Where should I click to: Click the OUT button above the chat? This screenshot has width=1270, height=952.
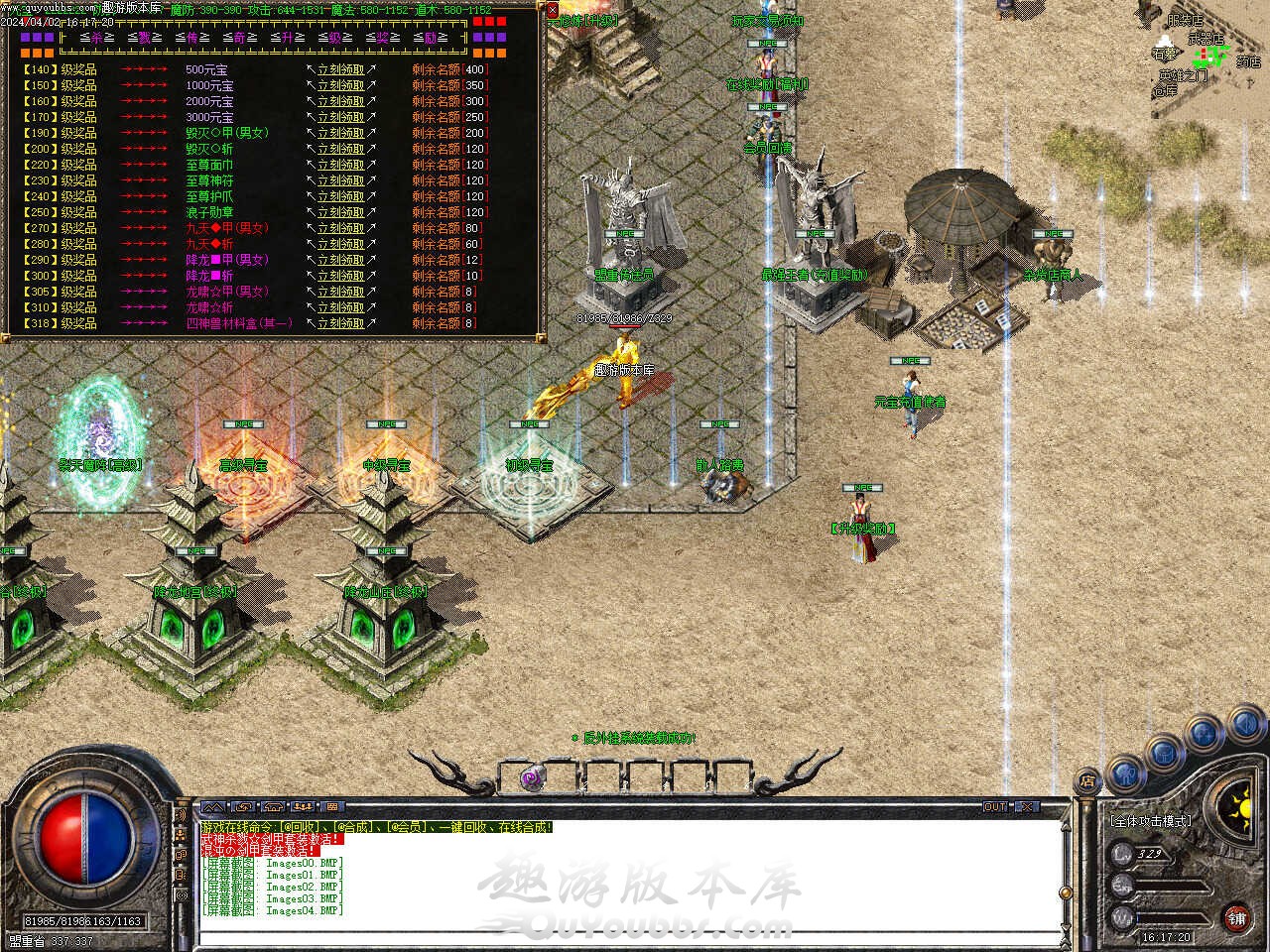click(x=995, y=807)
